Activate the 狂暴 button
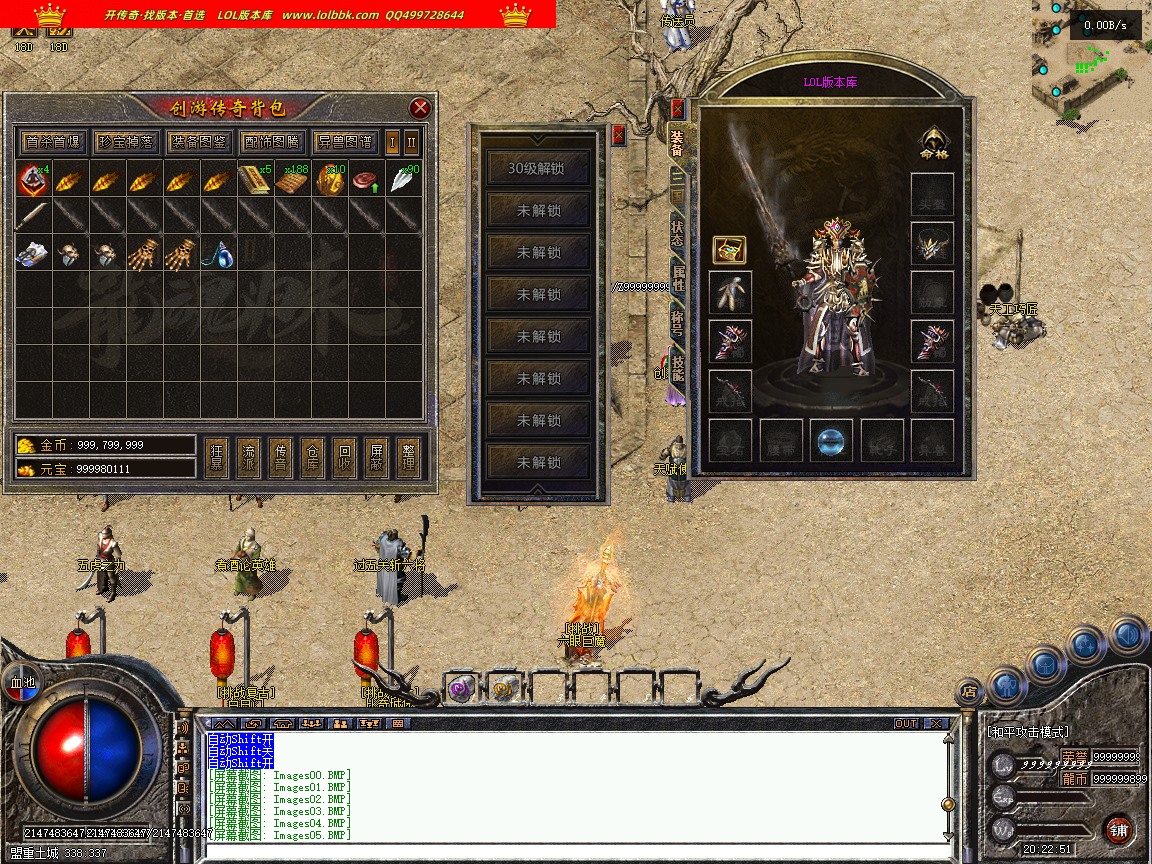1152x864 pixels. 217,459
